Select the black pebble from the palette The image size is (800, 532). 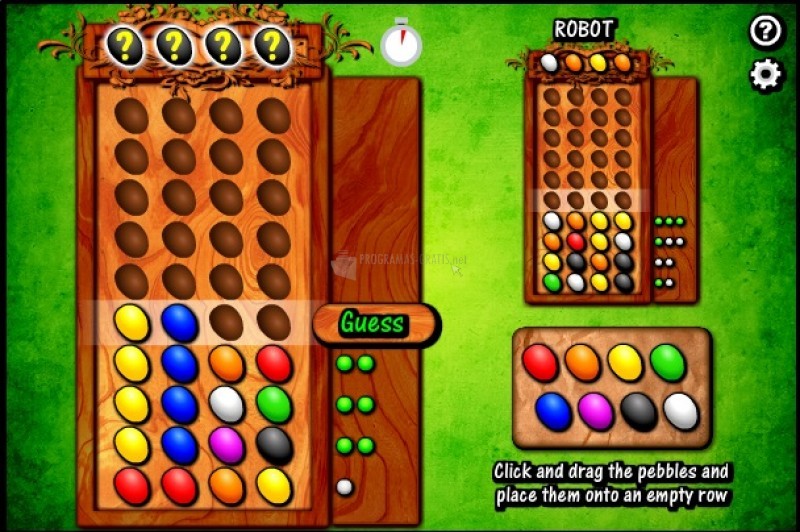pyautogui.click(x=639, y=411)
